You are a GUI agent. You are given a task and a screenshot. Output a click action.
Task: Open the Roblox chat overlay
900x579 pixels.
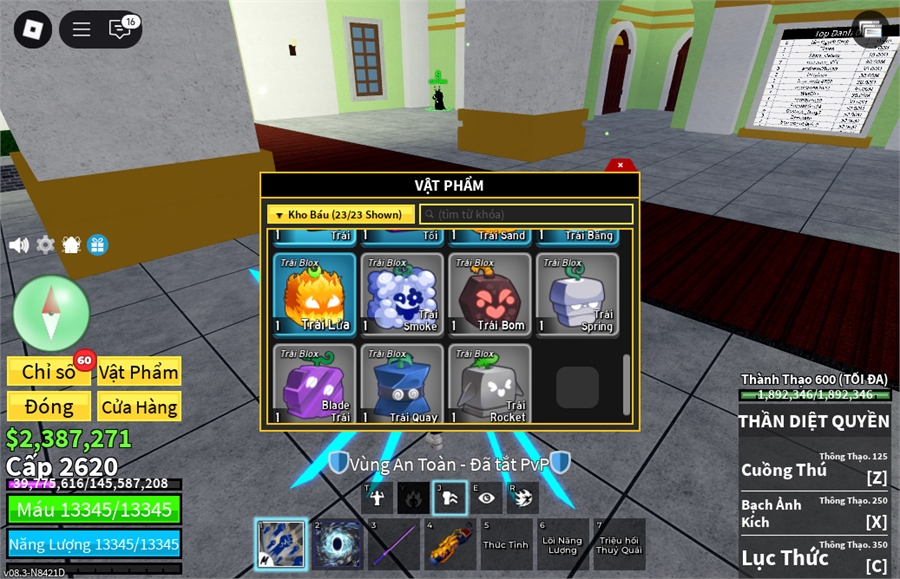pos(120,29)
